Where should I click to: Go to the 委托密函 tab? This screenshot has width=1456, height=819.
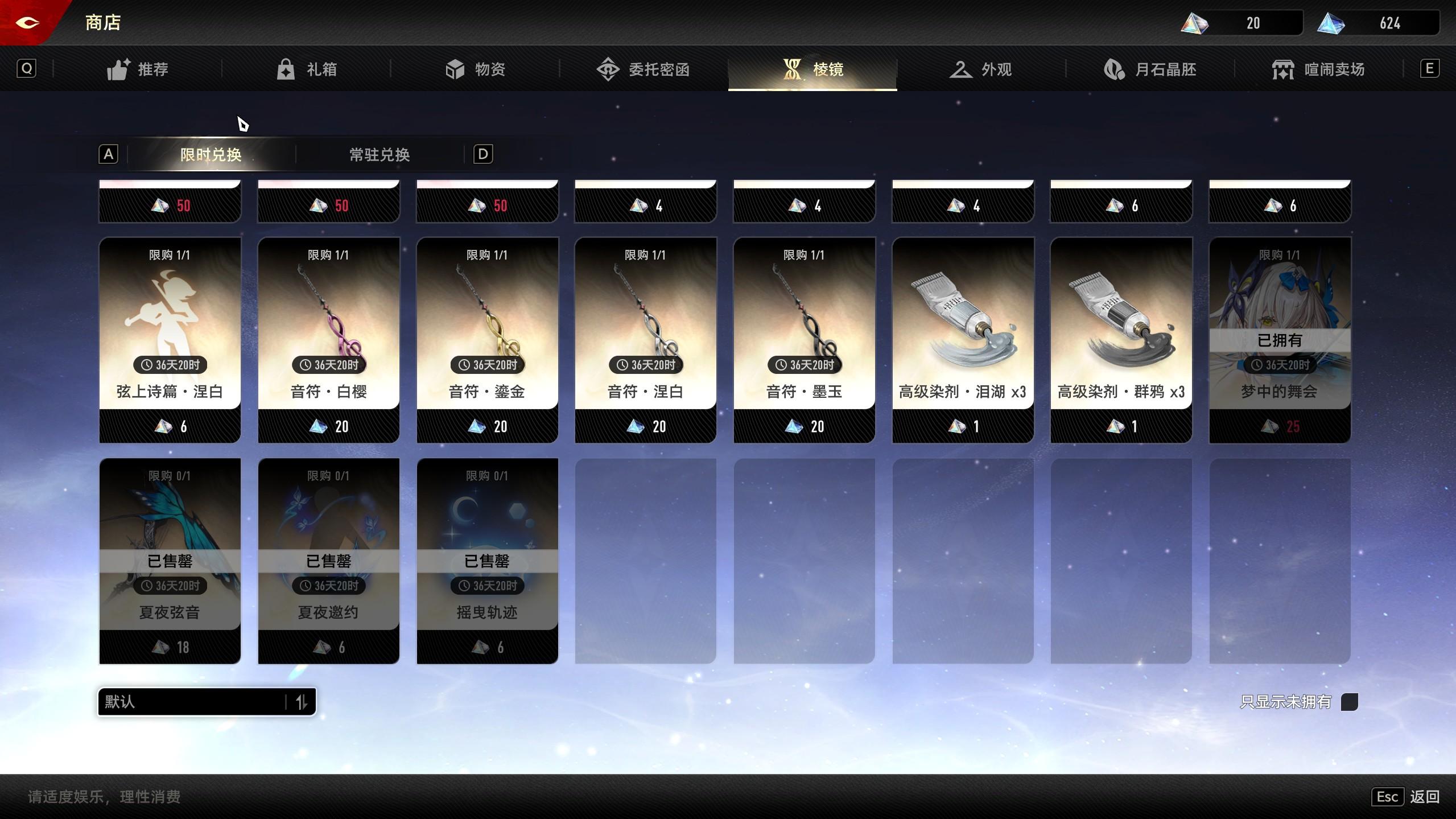[644, 69]
